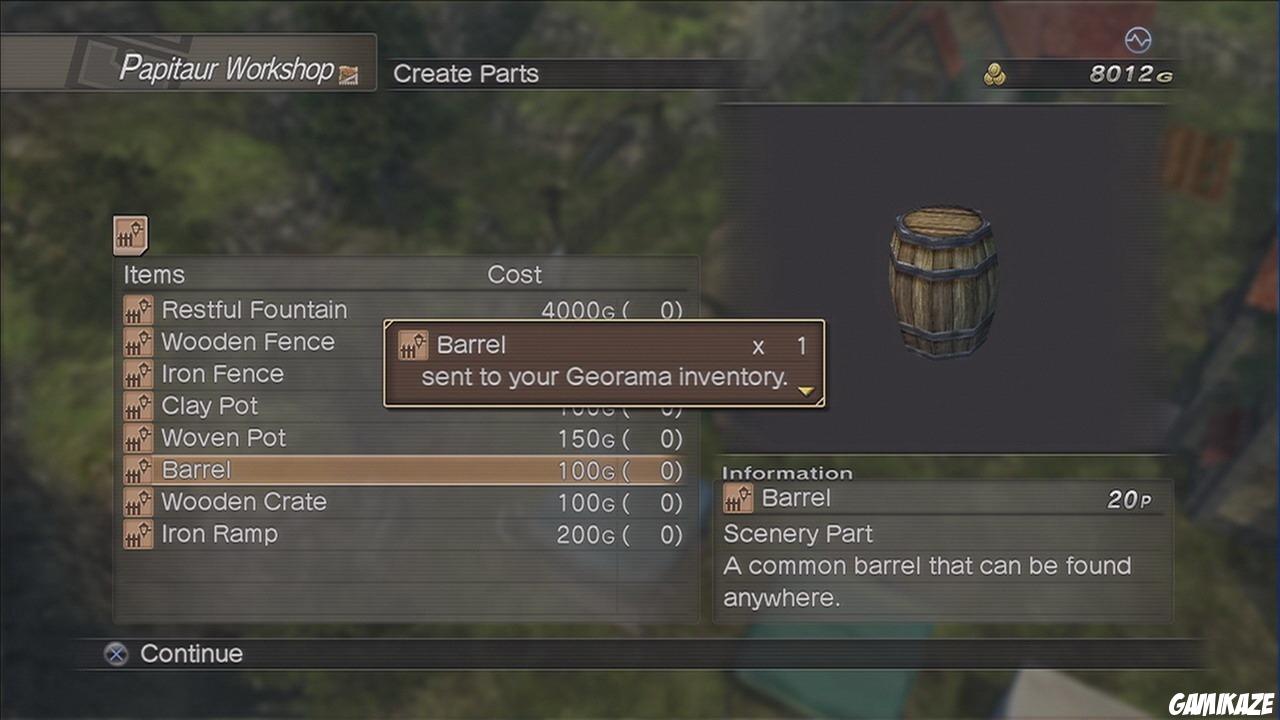Pick the Clay Pot item

[x=209, y=406]
